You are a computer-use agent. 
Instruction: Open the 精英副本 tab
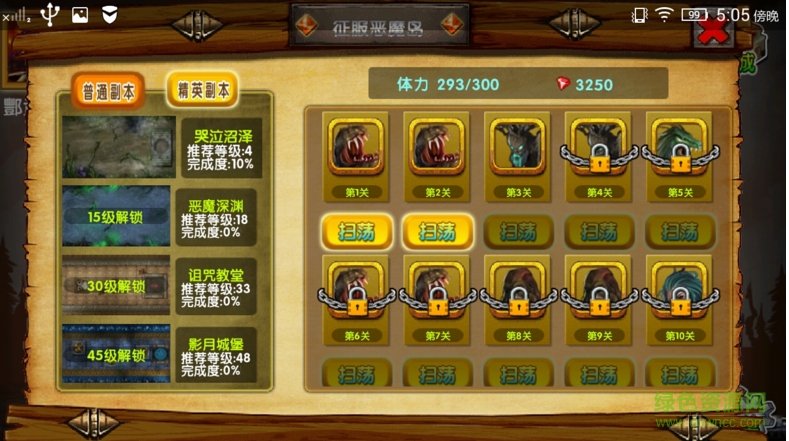coord(202,90)
